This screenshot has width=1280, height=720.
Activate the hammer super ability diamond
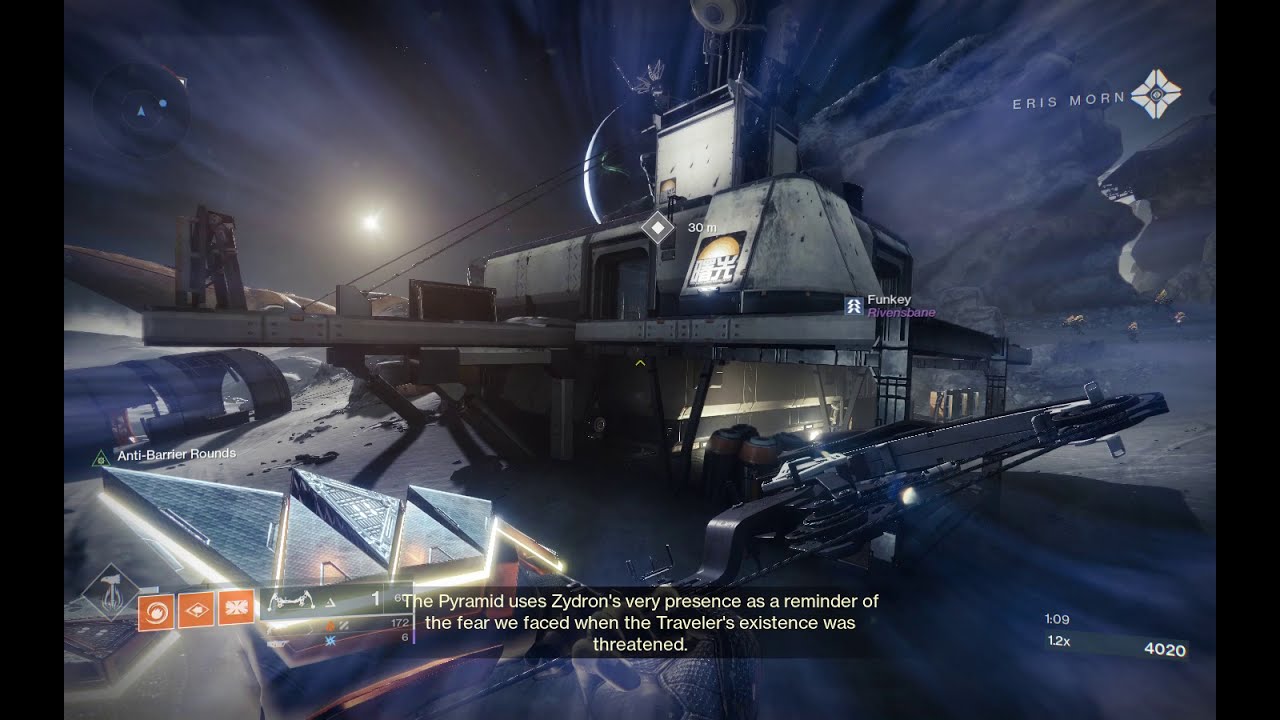point(112,600)
